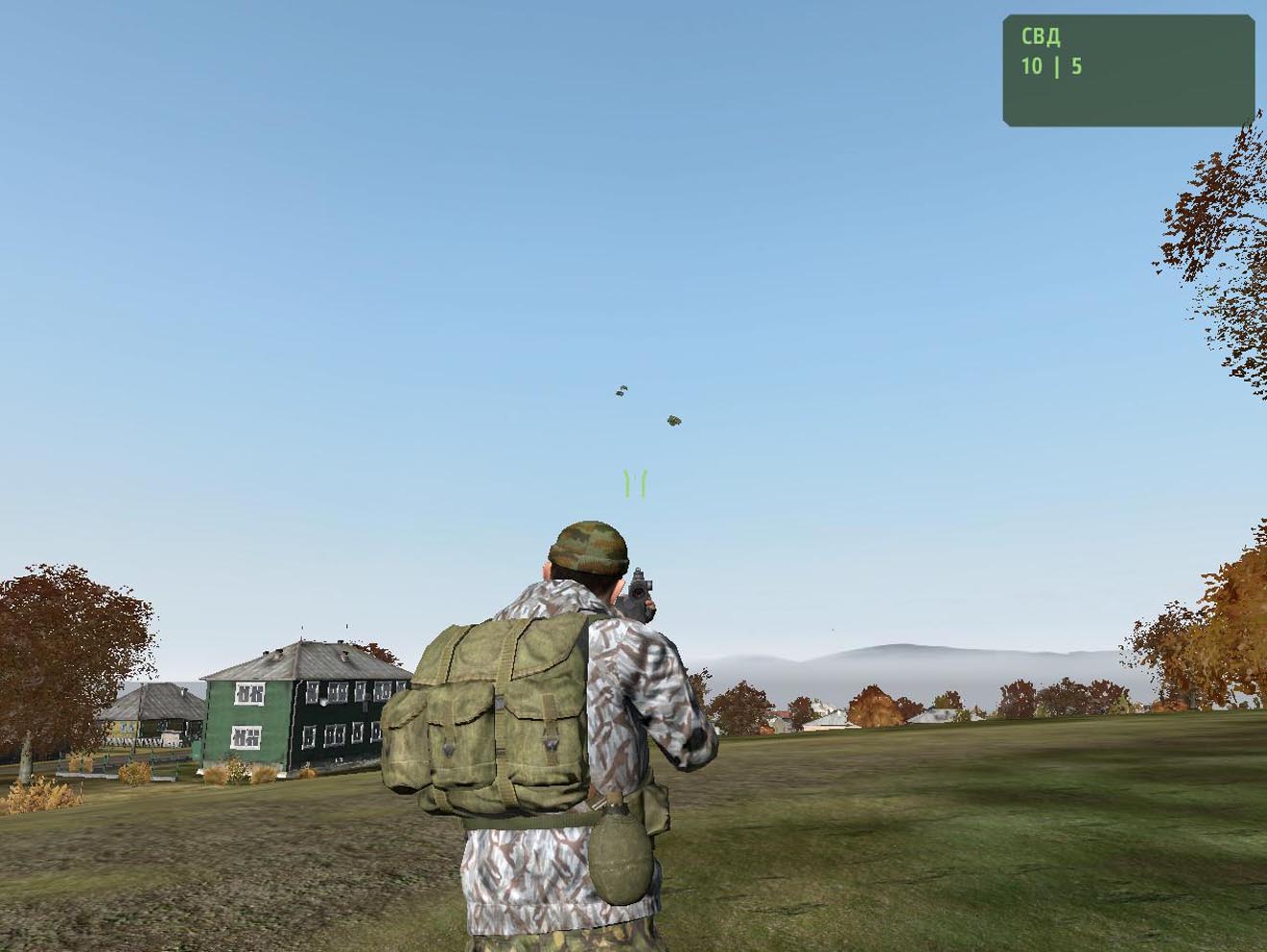This screenshot has height=952, width=1267.
Task: Click a window on the green building's upper floor
Action: point(250,692)
